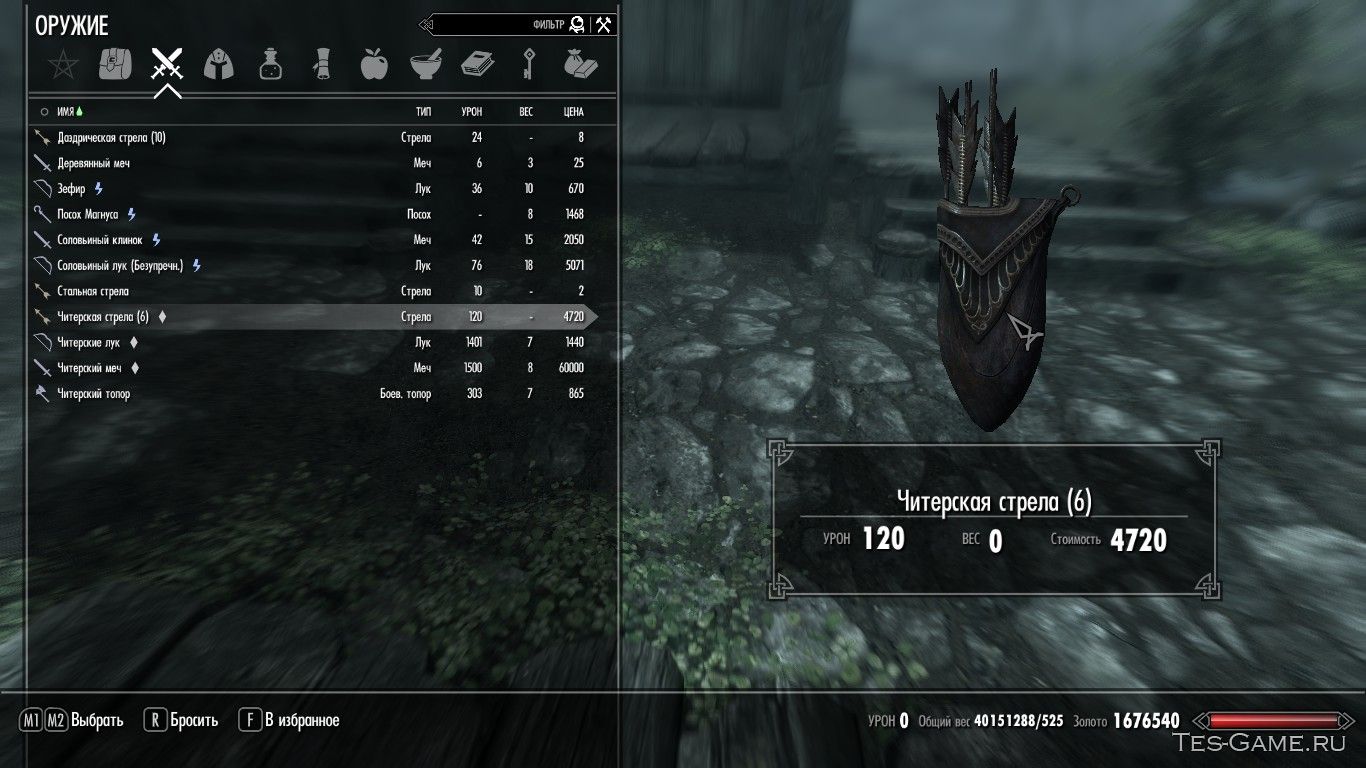The height and width of the screenshot is (768, 1366).
Task: Show the keys category
Action: click(529, 66)
